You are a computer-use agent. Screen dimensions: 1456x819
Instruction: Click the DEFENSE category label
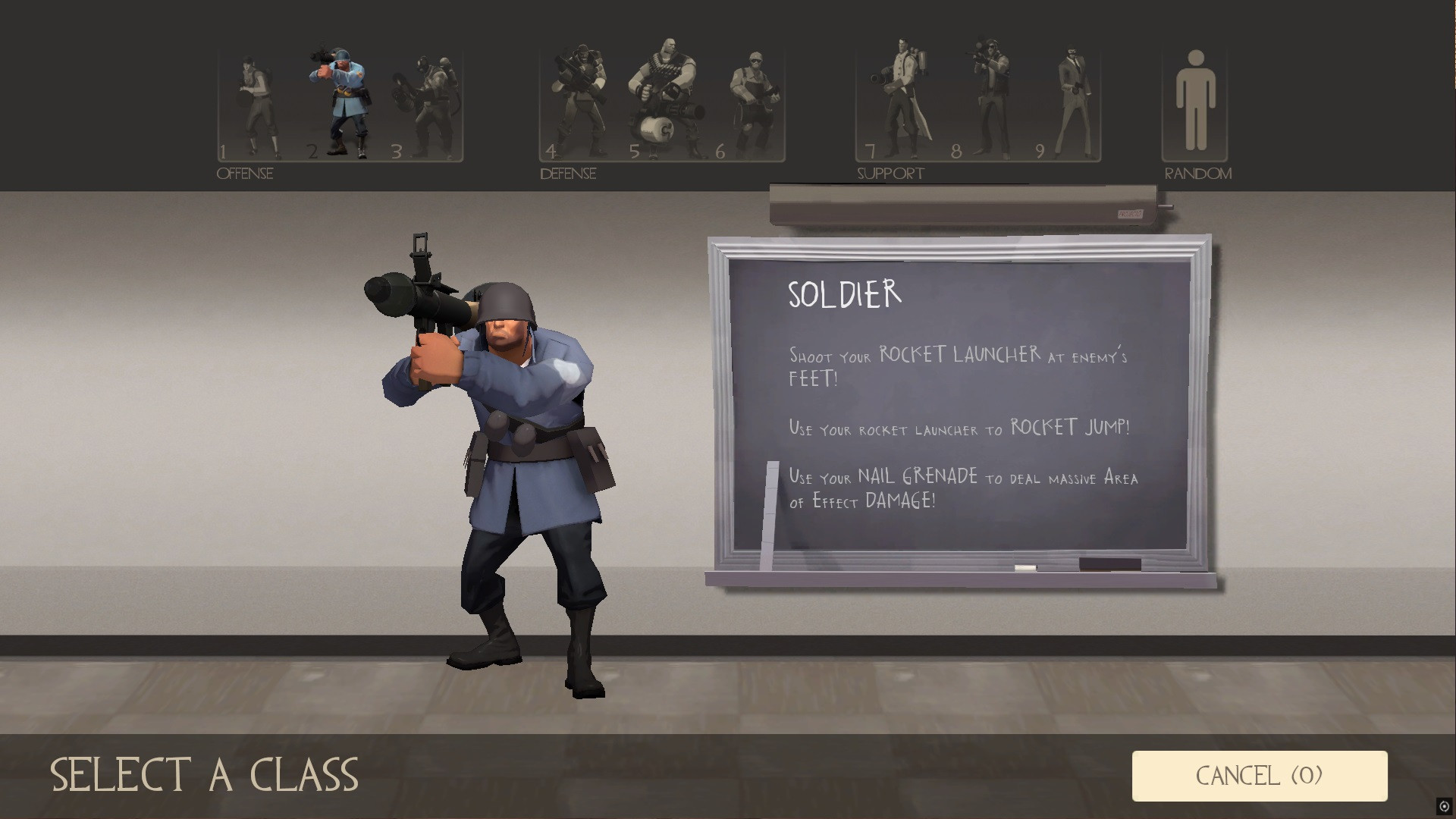point(567,173)
